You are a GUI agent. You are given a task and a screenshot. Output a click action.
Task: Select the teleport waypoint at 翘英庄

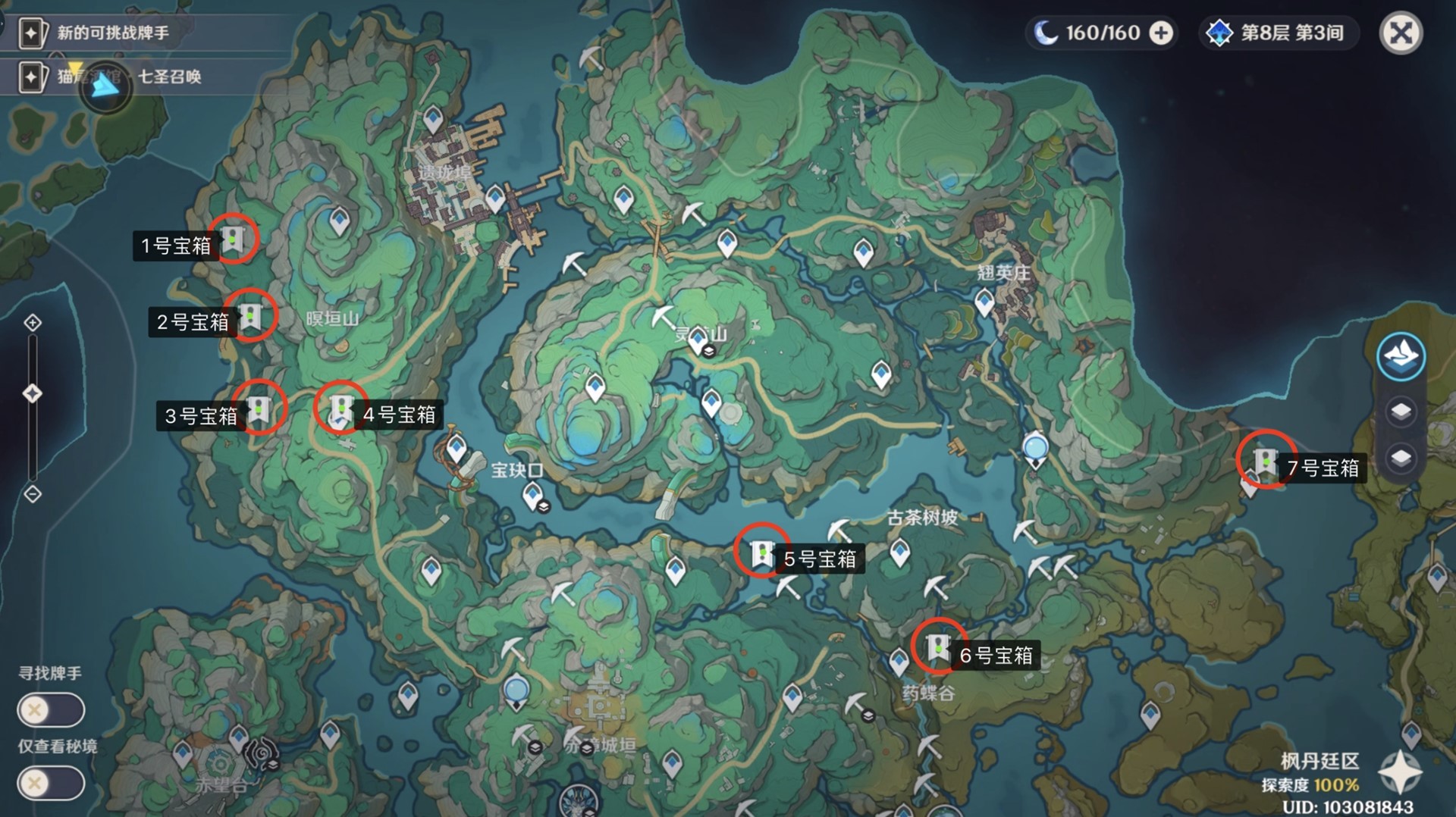pyautogui.click(x=984, y=303)
